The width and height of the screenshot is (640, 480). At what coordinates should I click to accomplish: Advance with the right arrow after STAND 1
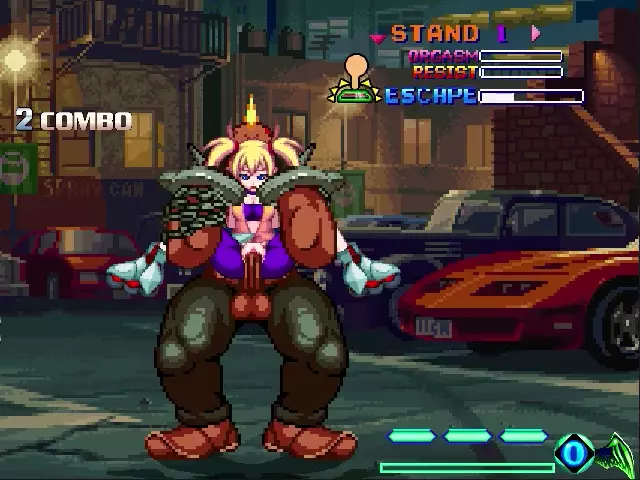[x=536, y=33]
